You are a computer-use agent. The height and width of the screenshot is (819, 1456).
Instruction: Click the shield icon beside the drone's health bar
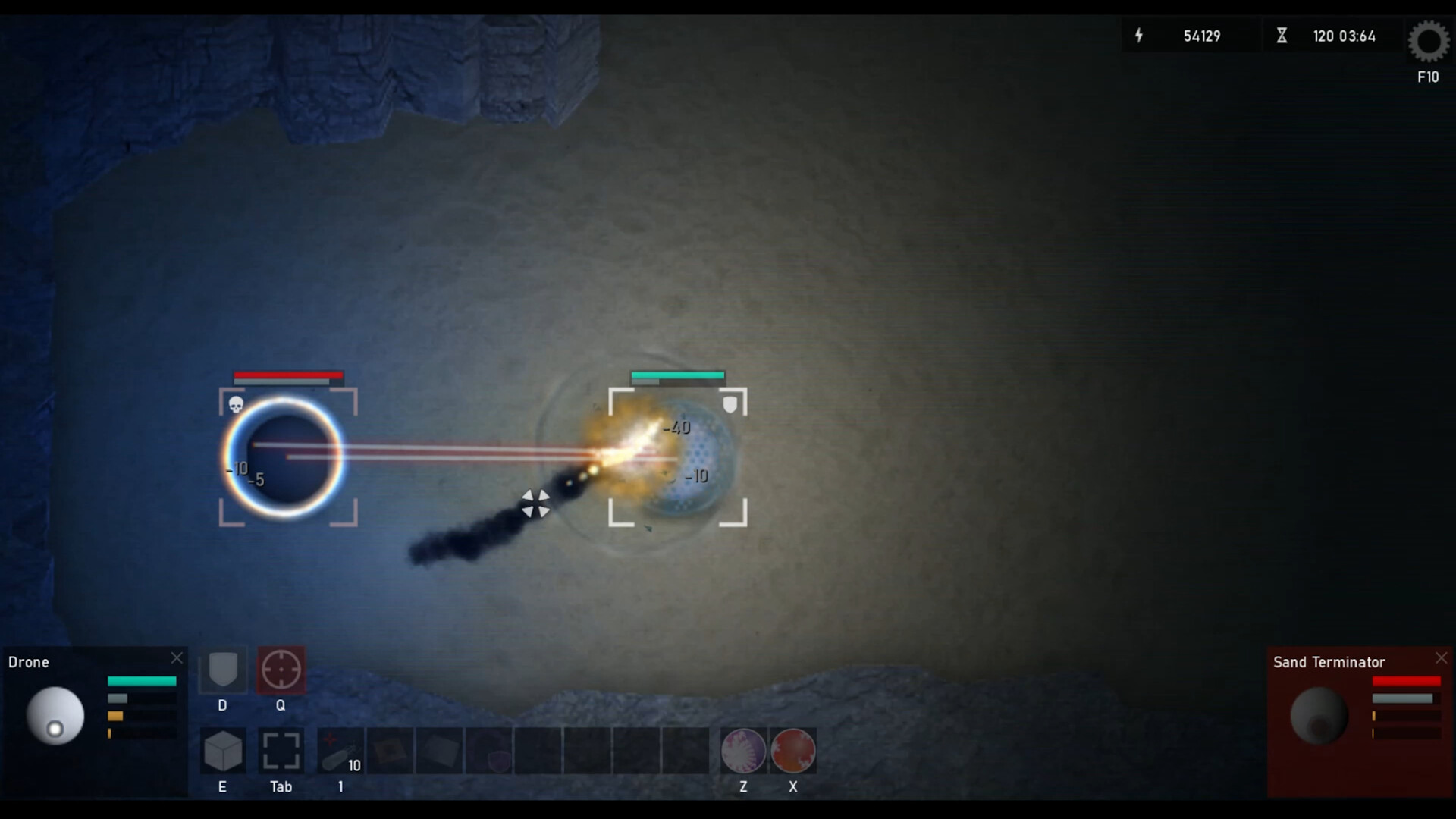tap(730, 404)
